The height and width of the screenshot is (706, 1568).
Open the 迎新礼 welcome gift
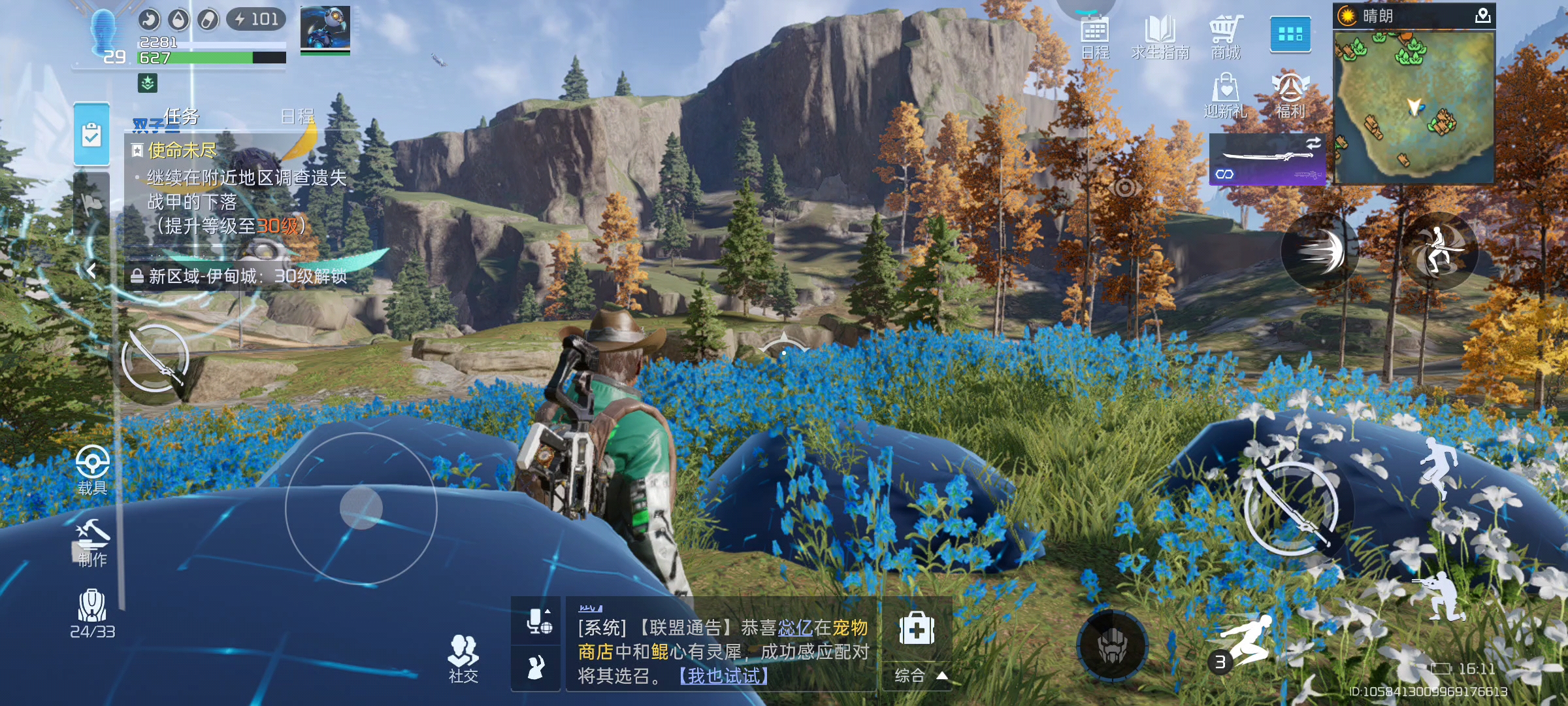tap(1226, 95)
